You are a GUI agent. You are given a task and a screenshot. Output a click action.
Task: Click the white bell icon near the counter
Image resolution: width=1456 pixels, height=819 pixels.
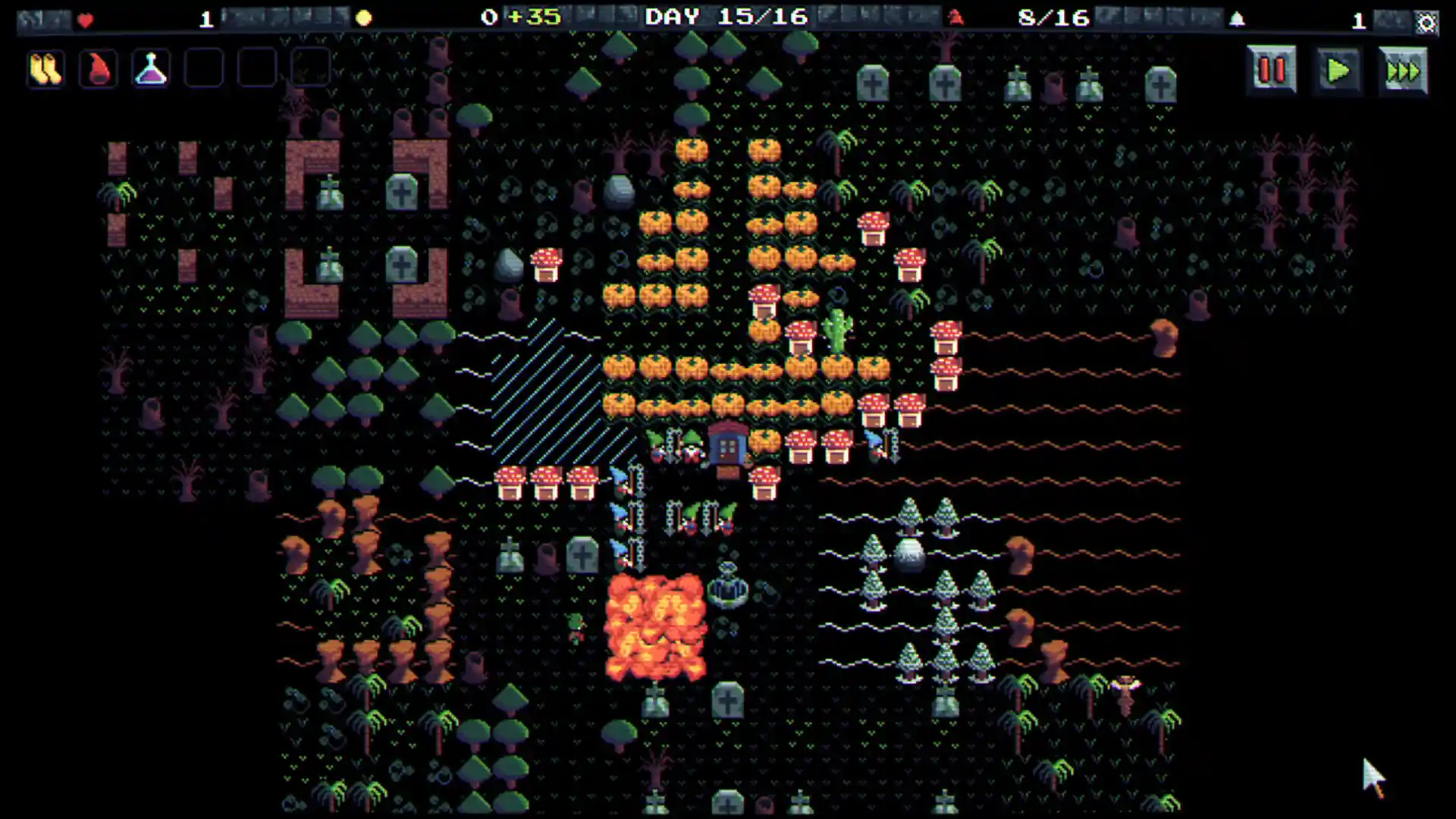1238,17
